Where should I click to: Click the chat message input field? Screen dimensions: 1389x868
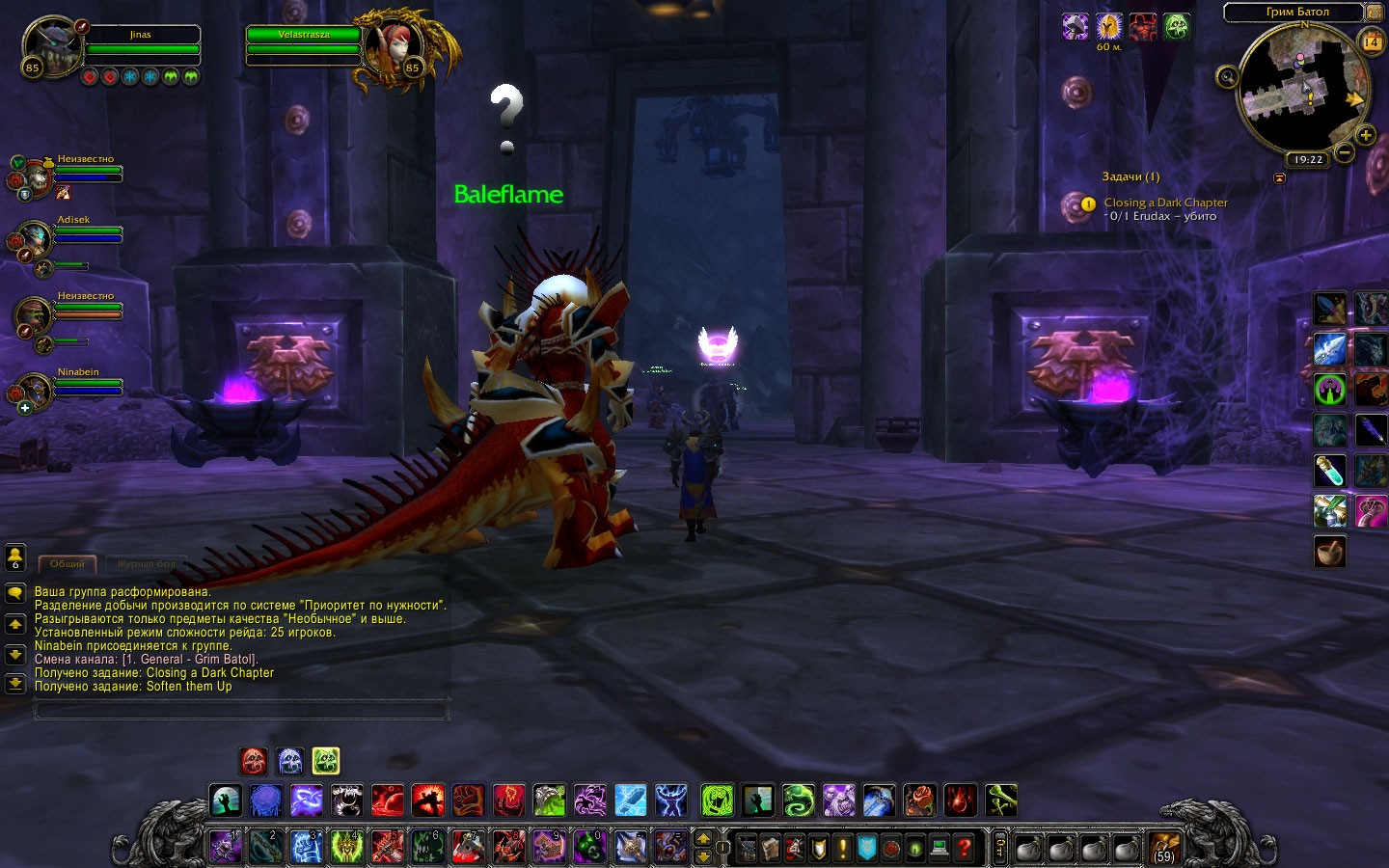coord(241,710)
